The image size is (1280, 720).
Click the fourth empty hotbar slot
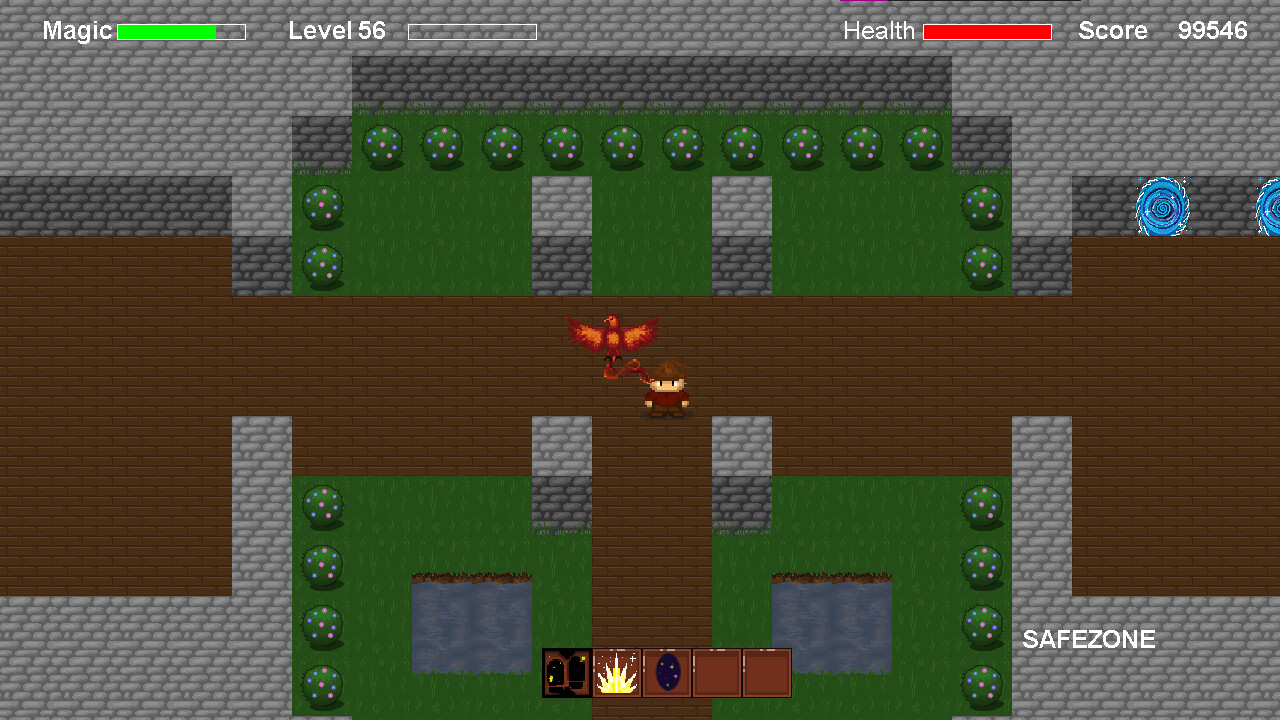716,672
